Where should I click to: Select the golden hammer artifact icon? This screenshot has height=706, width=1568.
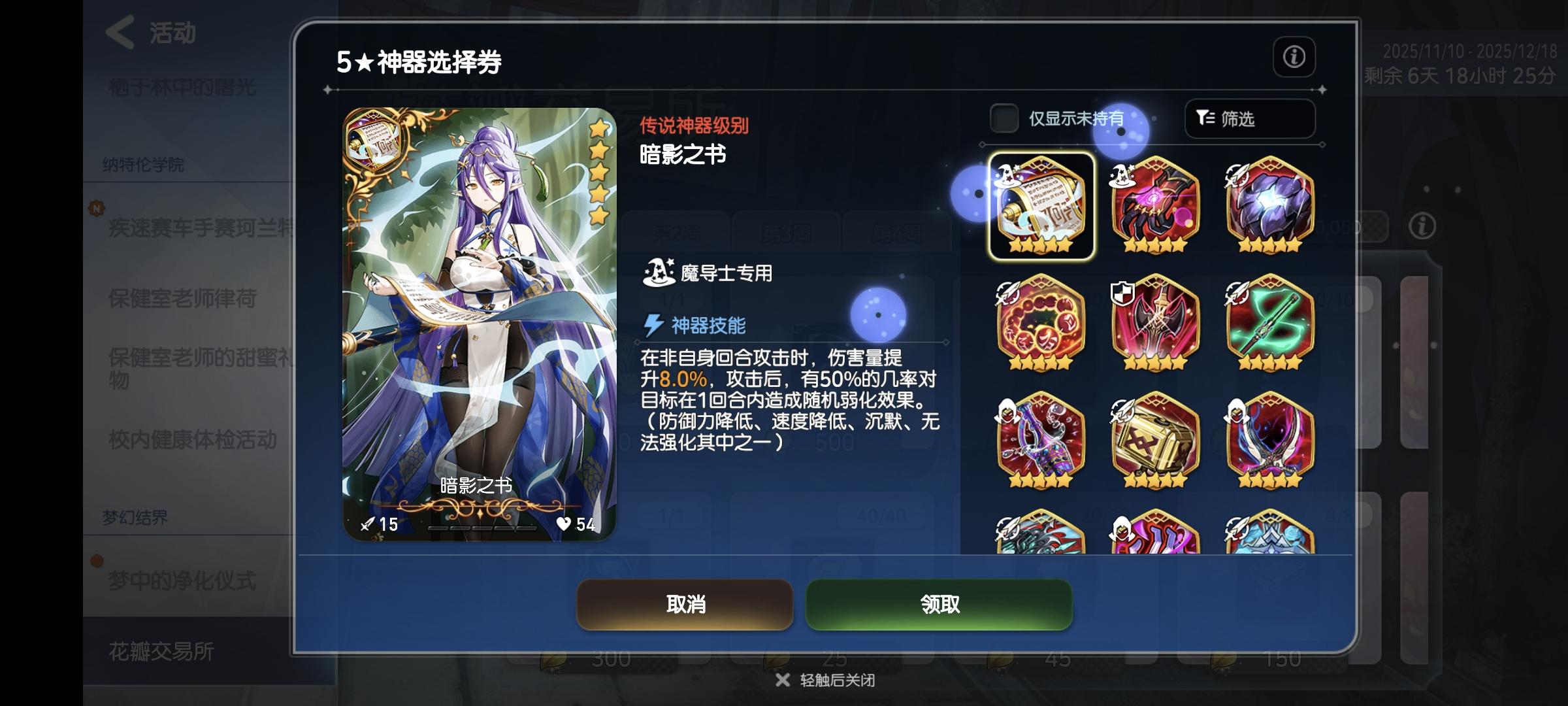click(1154, 439)
